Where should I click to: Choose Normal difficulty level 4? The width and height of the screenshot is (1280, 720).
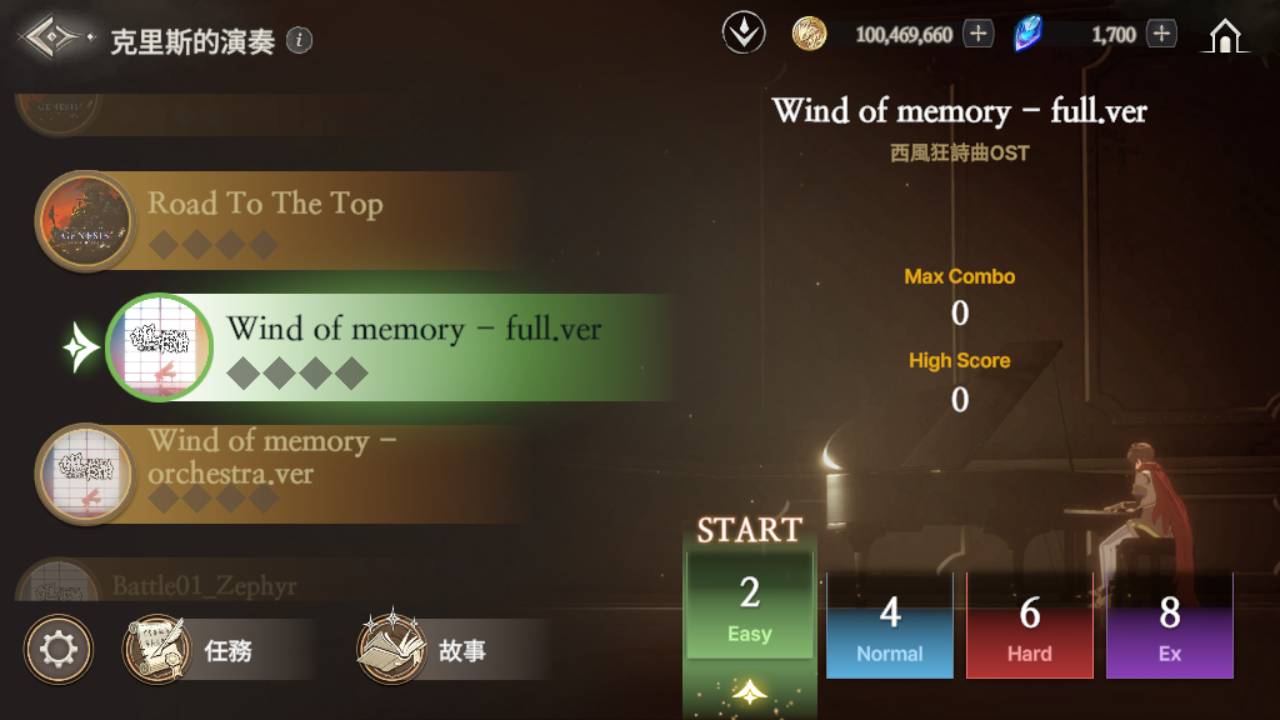pos(889,626)
